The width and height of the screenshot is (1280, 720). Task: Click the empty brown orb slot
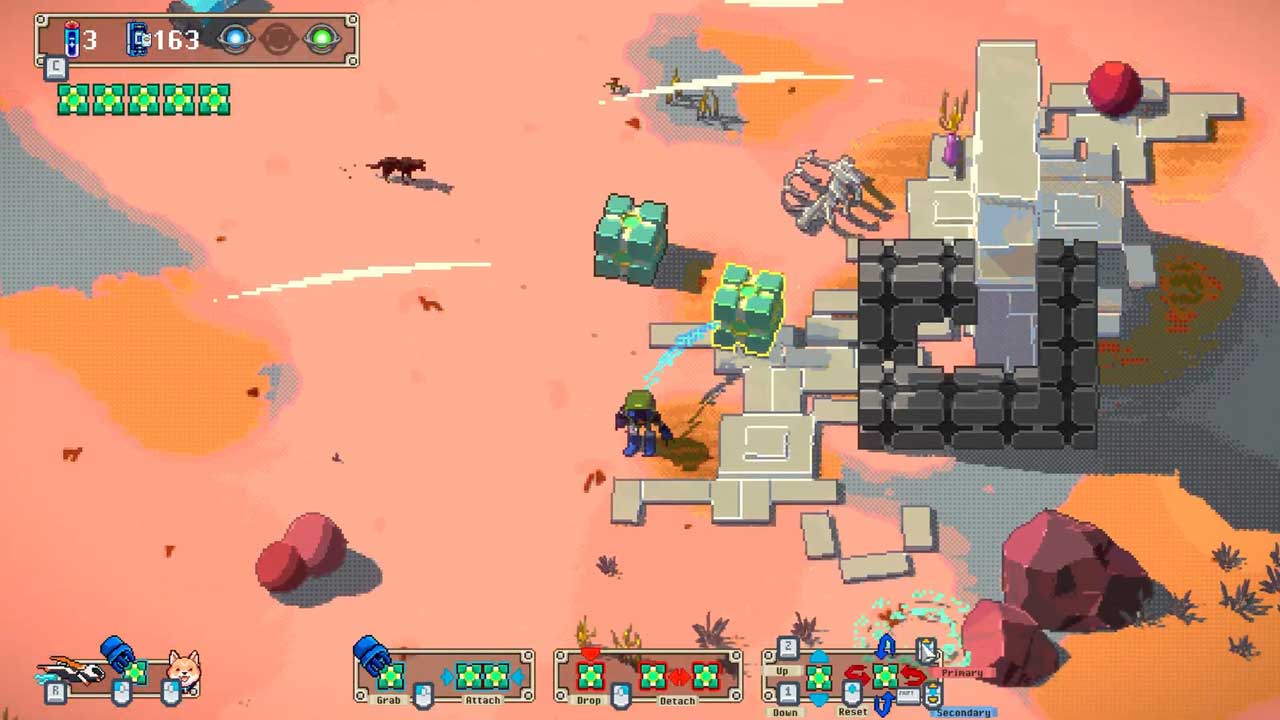click(x=278, y=40)
